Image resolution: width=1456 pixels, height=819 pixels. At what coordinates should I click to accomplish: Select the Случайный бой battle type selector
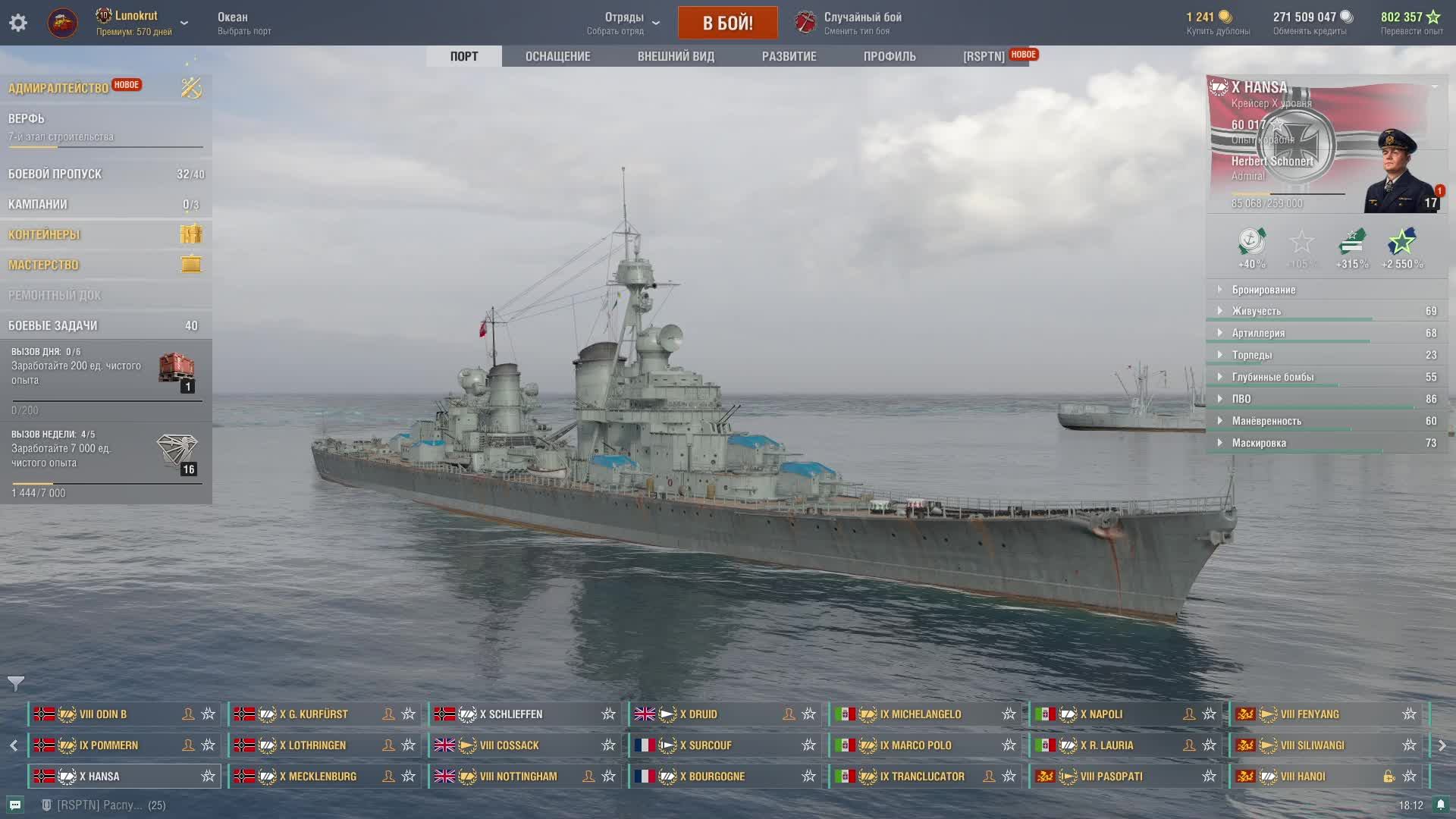(x=862, y=23)
